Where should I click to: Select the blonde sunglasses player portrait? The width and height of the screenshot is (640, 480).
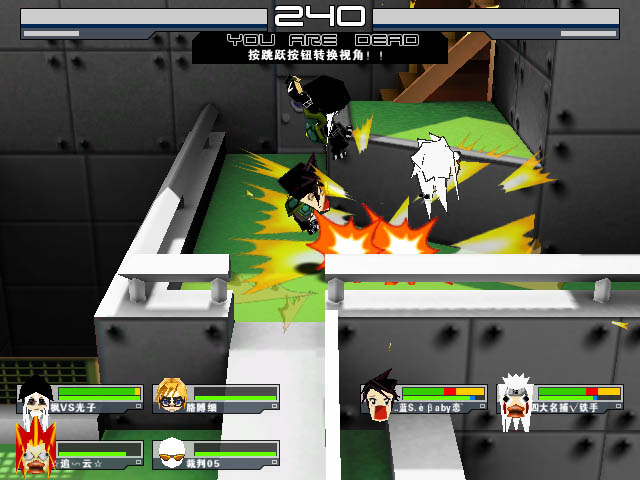(171, 397)
